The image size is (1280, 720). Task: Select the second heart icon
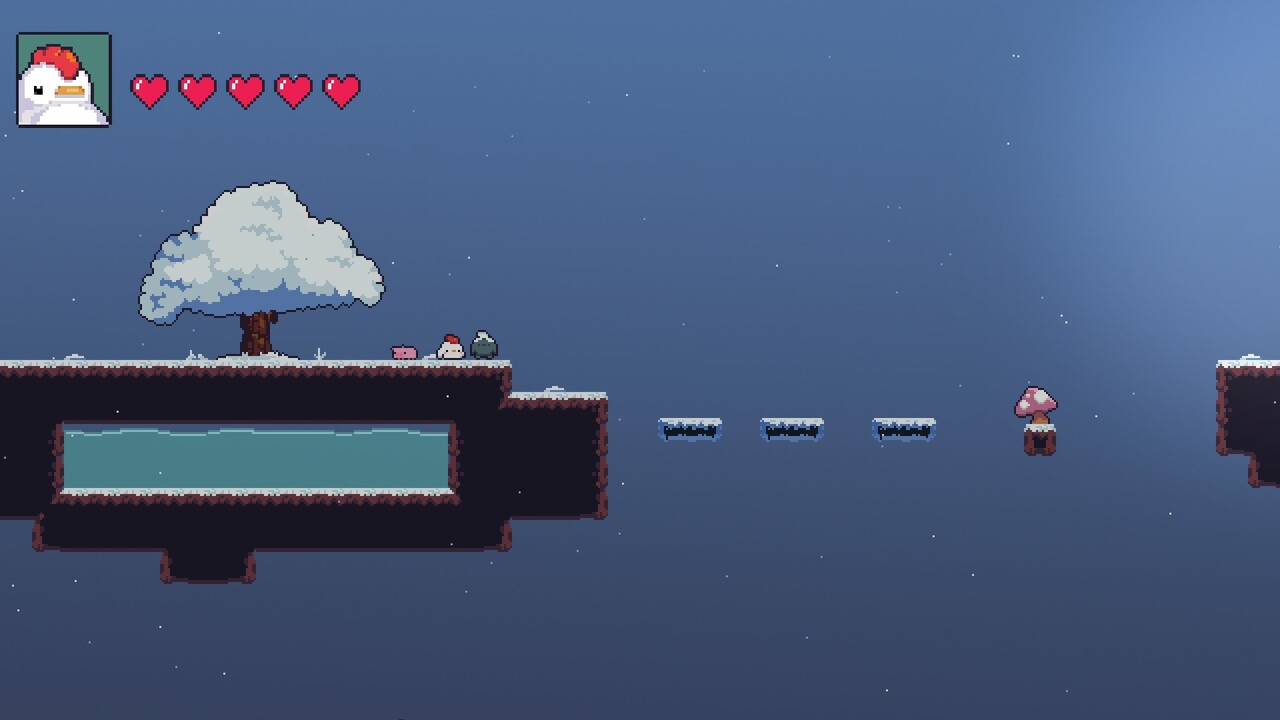click(x=199, y=89)
